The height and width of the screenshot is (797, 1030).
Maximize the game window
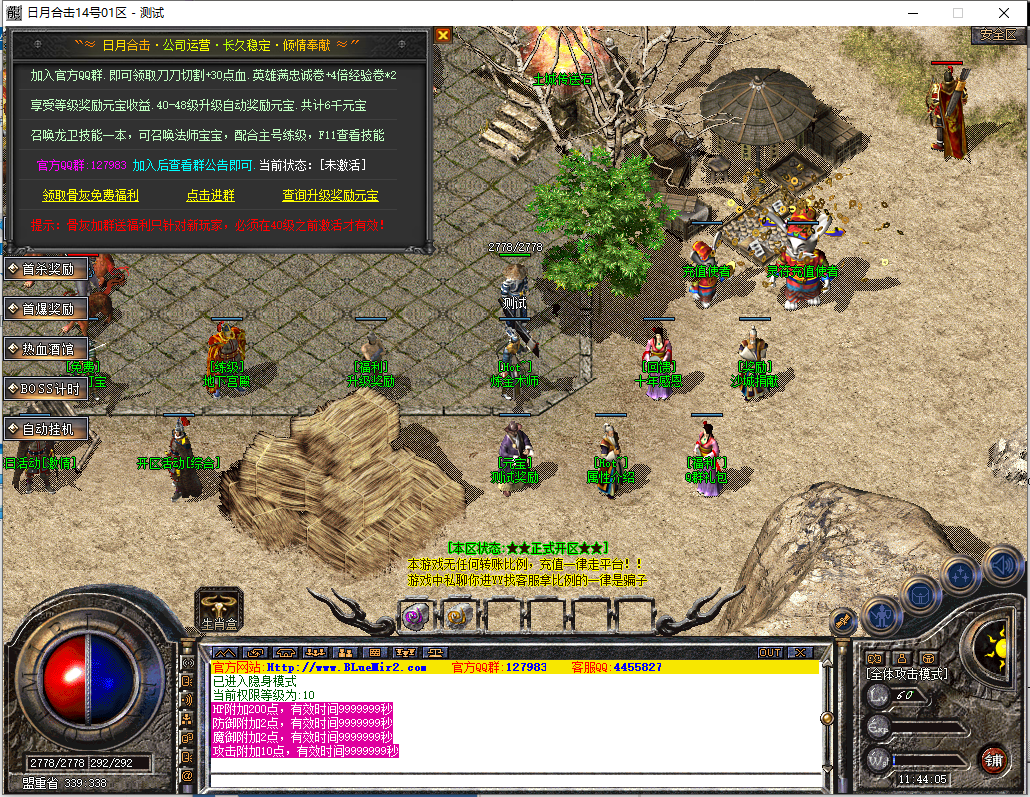[x=957, y=13]
